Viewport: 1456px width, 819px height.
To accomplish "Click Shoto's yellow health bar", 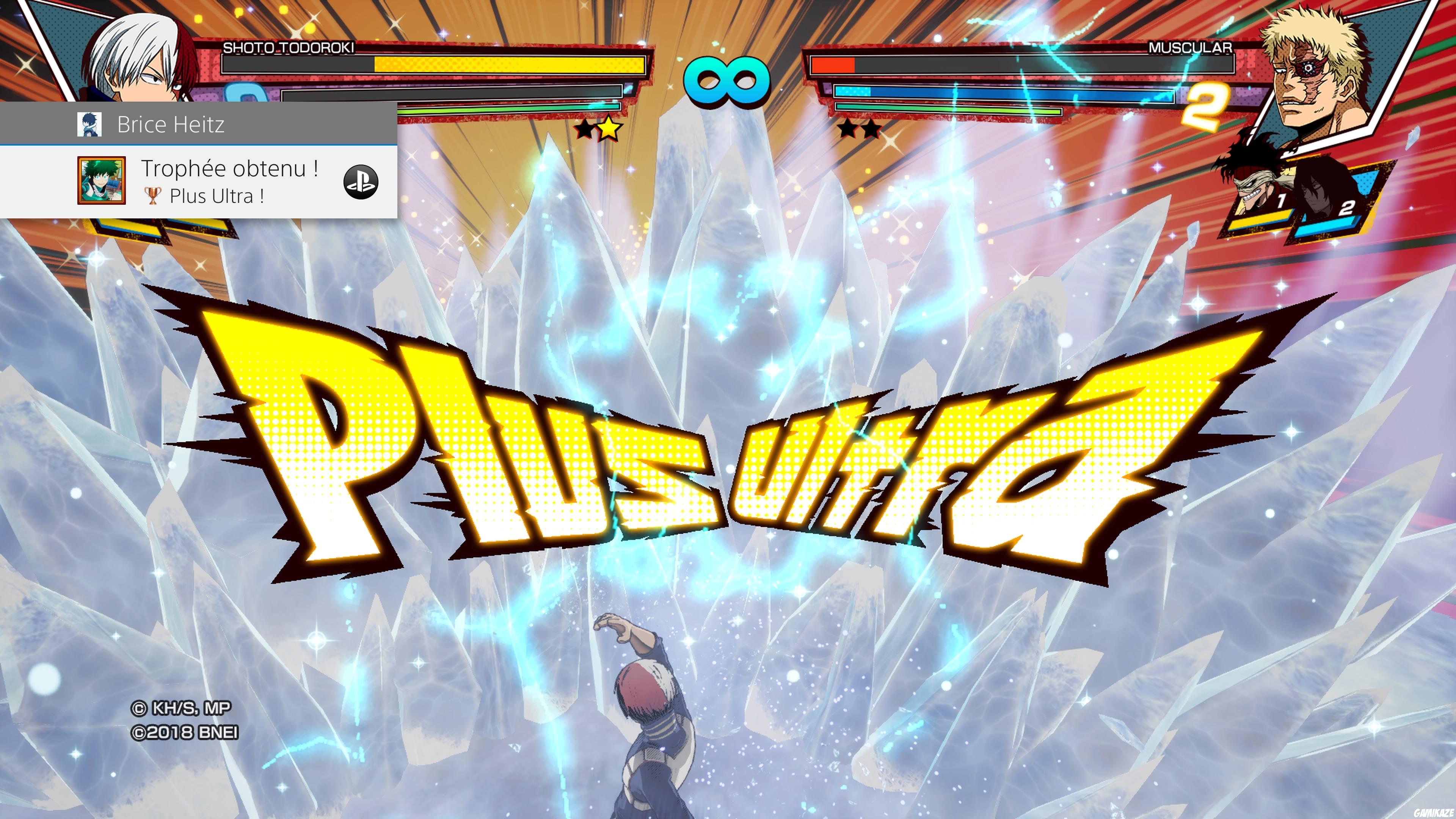I will (x=509, y=66).
